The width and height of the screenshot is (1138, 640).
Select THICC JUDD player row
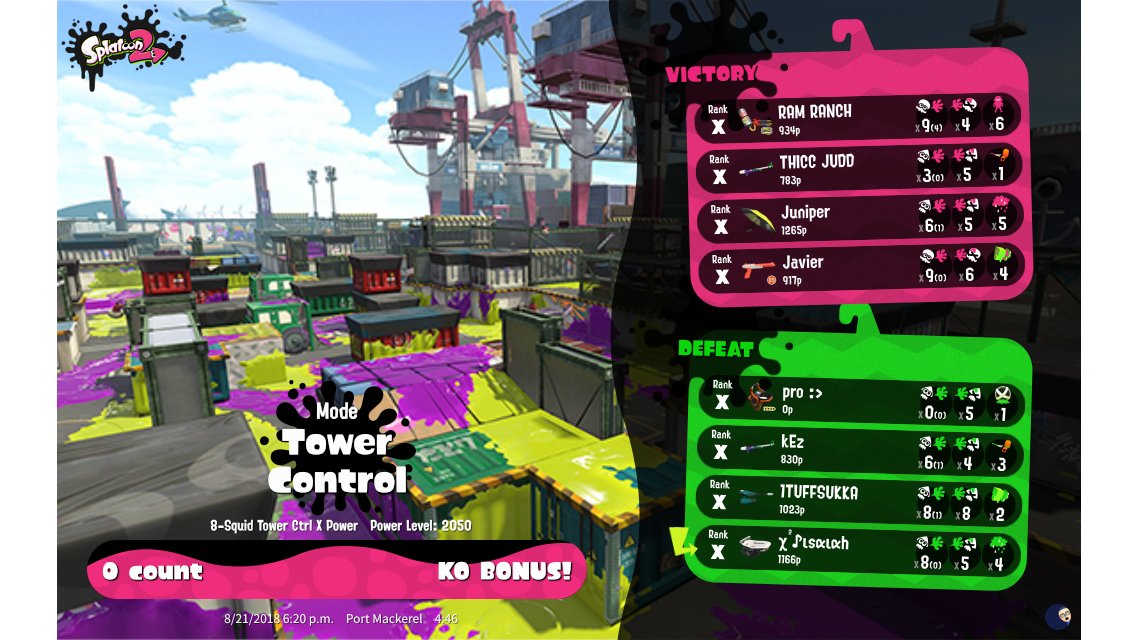[x=858, y=168]
